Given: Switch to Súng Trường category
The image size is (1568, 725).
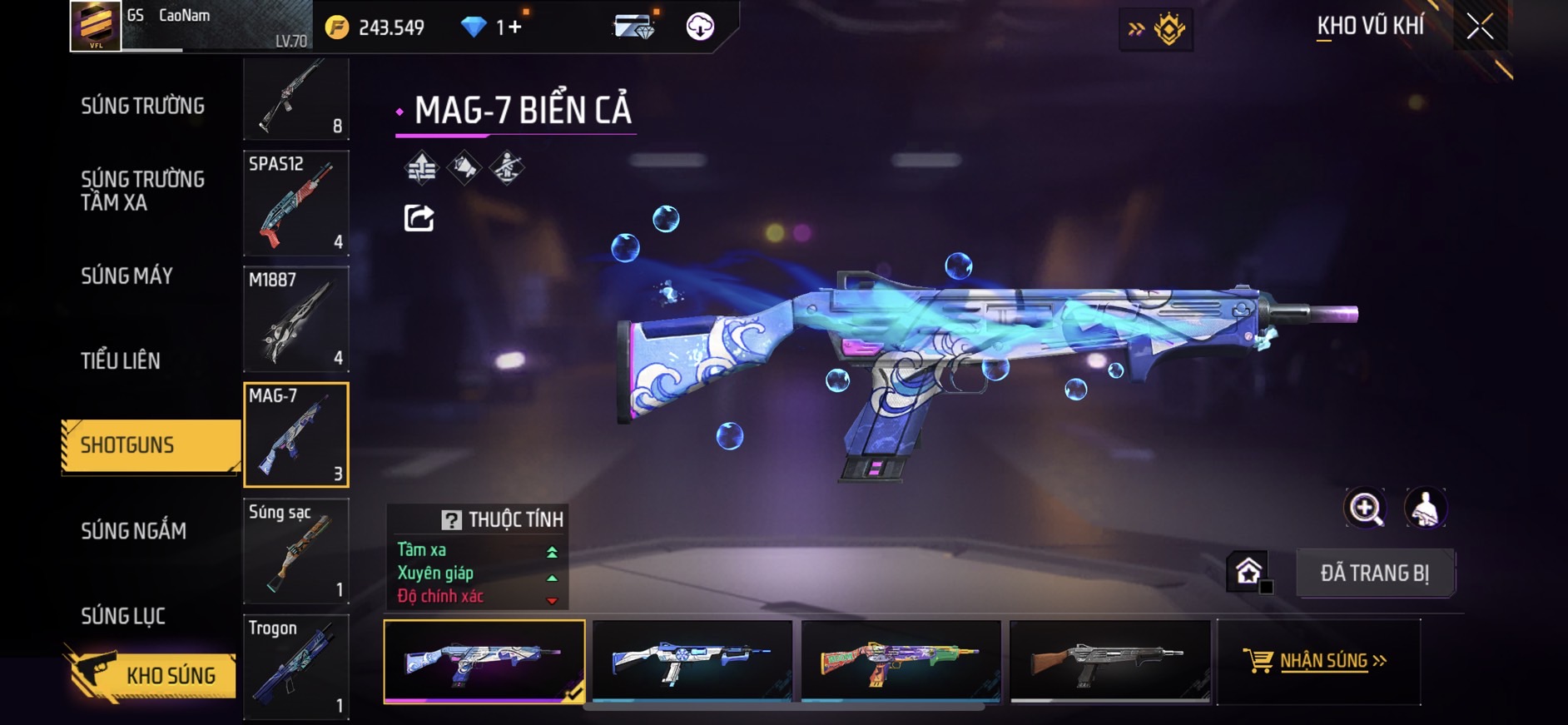Looking at the screenshot, I should 142,106.
